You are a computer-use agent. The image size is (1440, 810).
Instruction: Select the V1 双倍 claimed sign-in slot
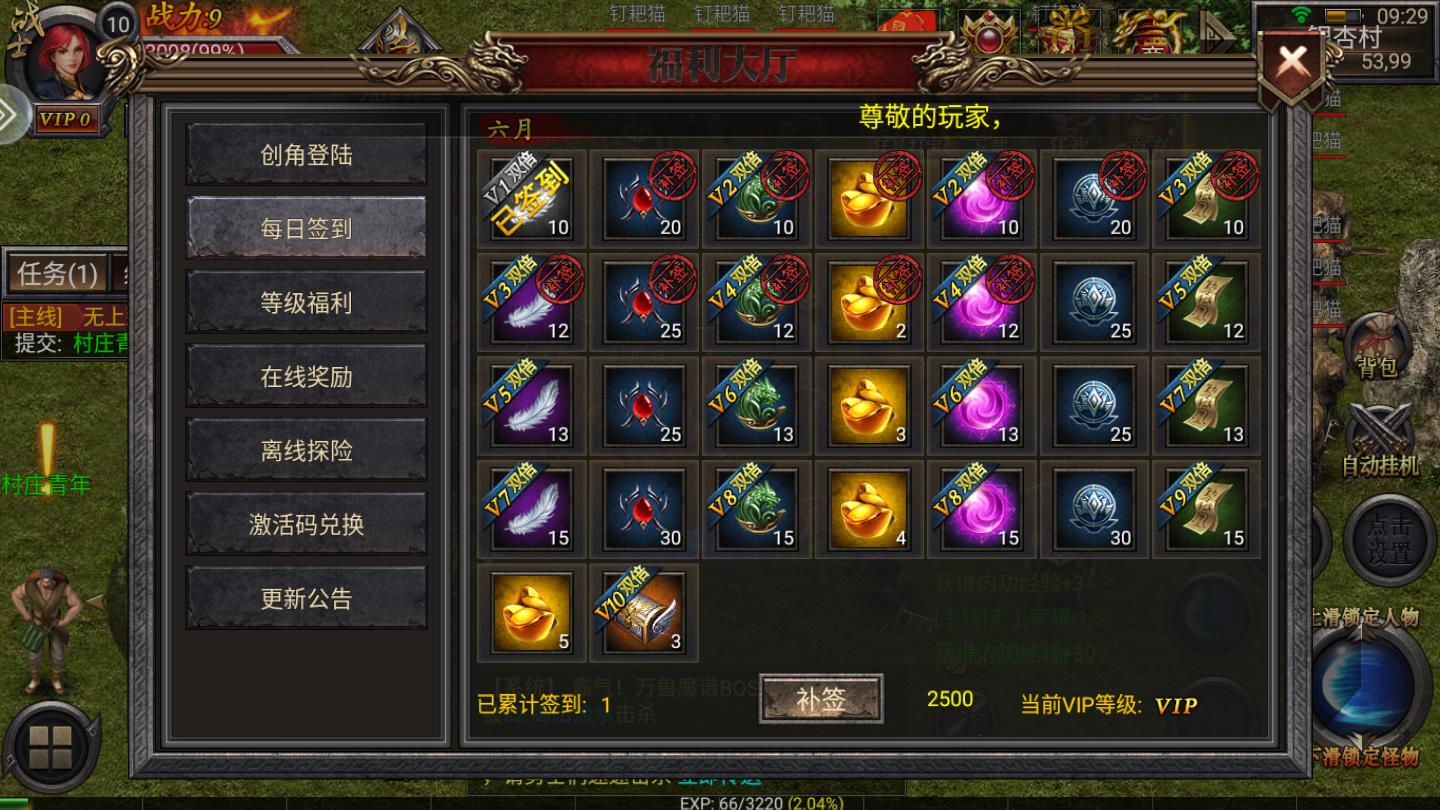531,200
